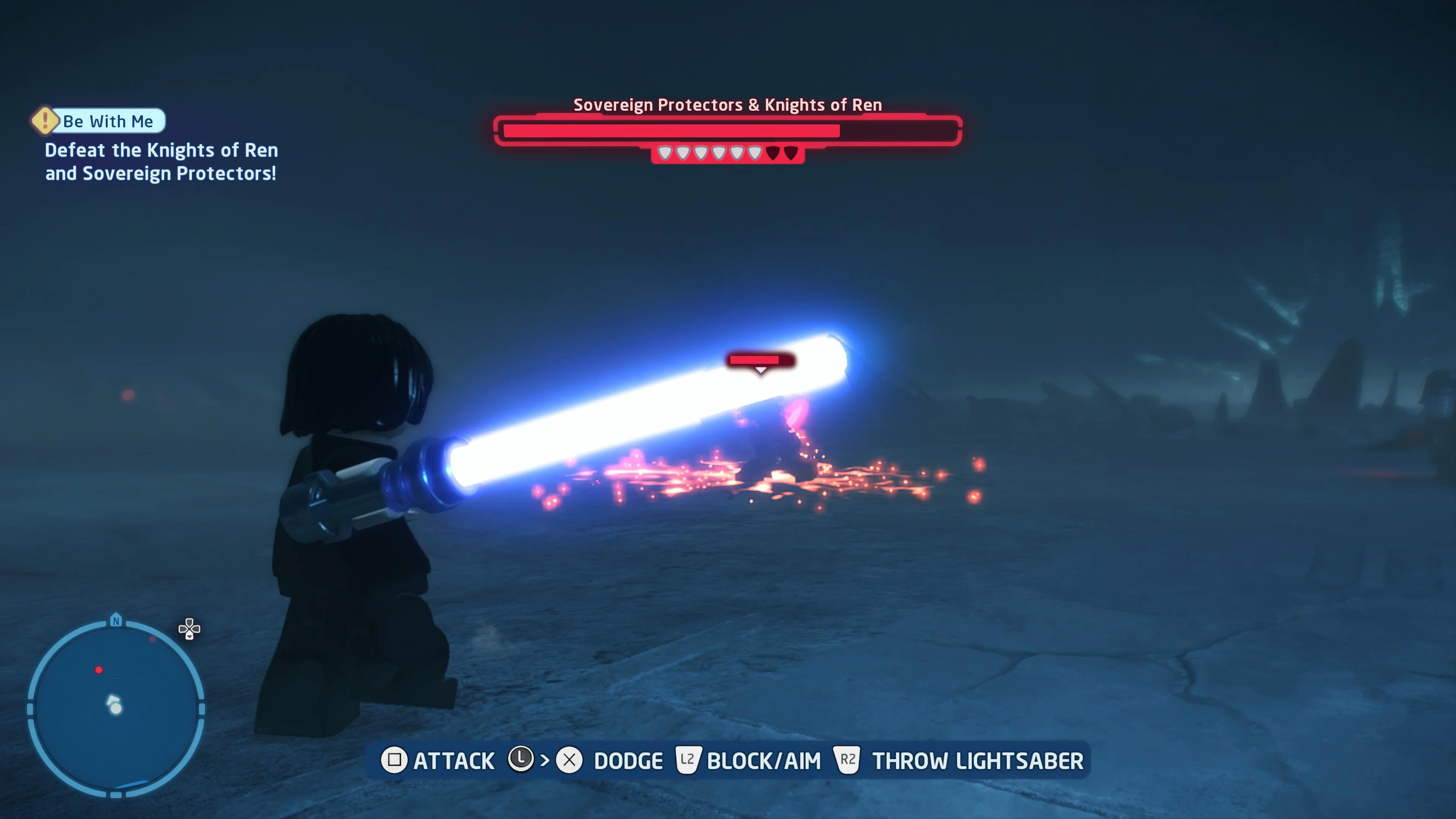Click the red enemy dot on the minimap
The height and width of the screenshot is (819, 1456).
point(99,670)
